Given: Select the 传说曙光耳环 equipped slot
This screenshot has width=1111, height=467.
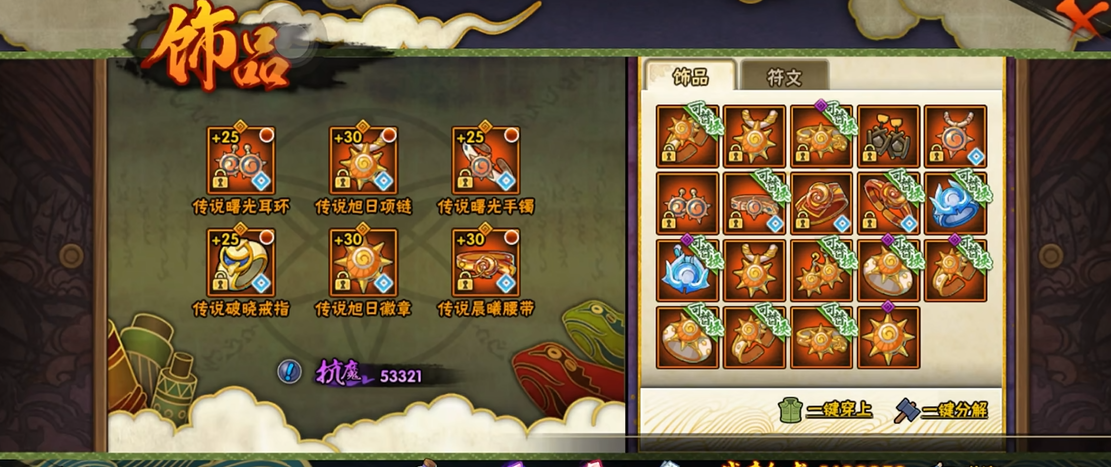Looking at the screenshot, I should point(241,160).
